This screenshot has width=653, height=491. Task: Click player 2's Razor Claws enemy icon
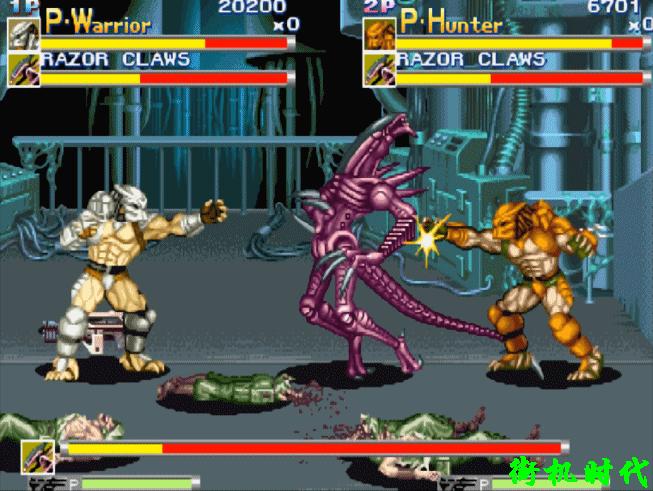(x=378, y=69)
